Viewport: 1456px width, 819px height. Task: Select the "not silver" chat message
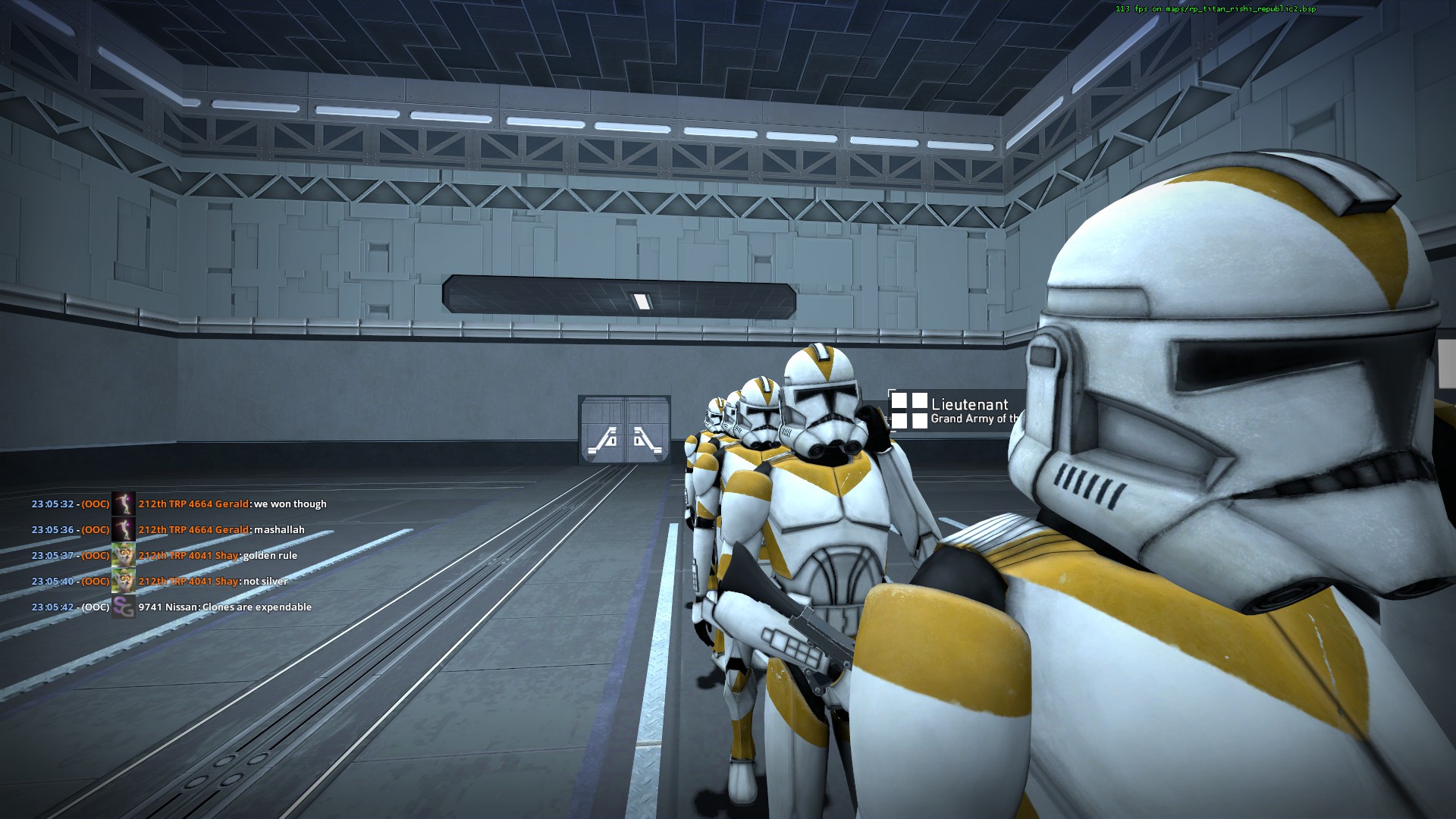tap(265, 582)
